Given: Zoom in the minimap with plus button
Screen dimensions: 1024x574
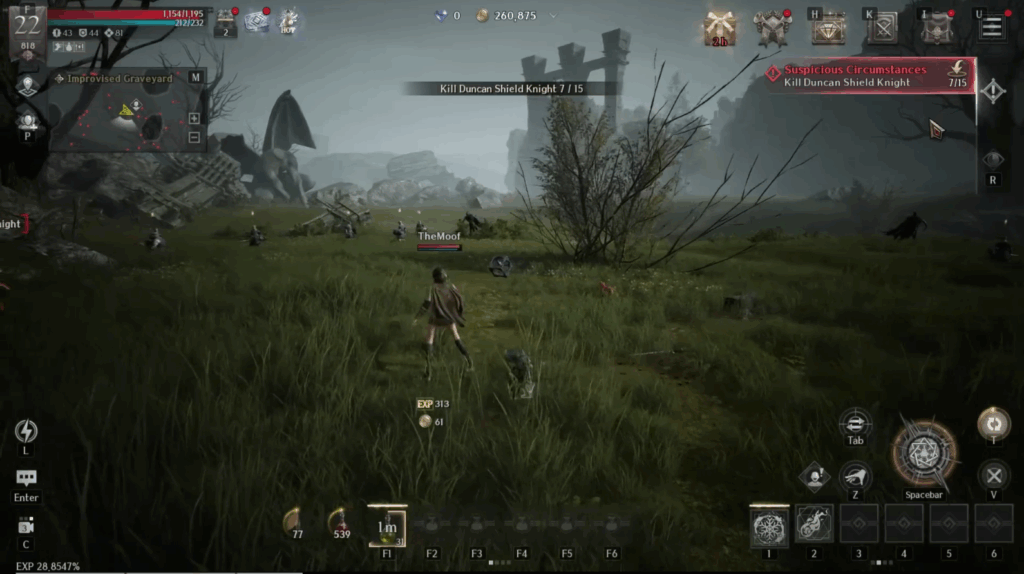Looking at the screenshot, I should tap(194, 118).
